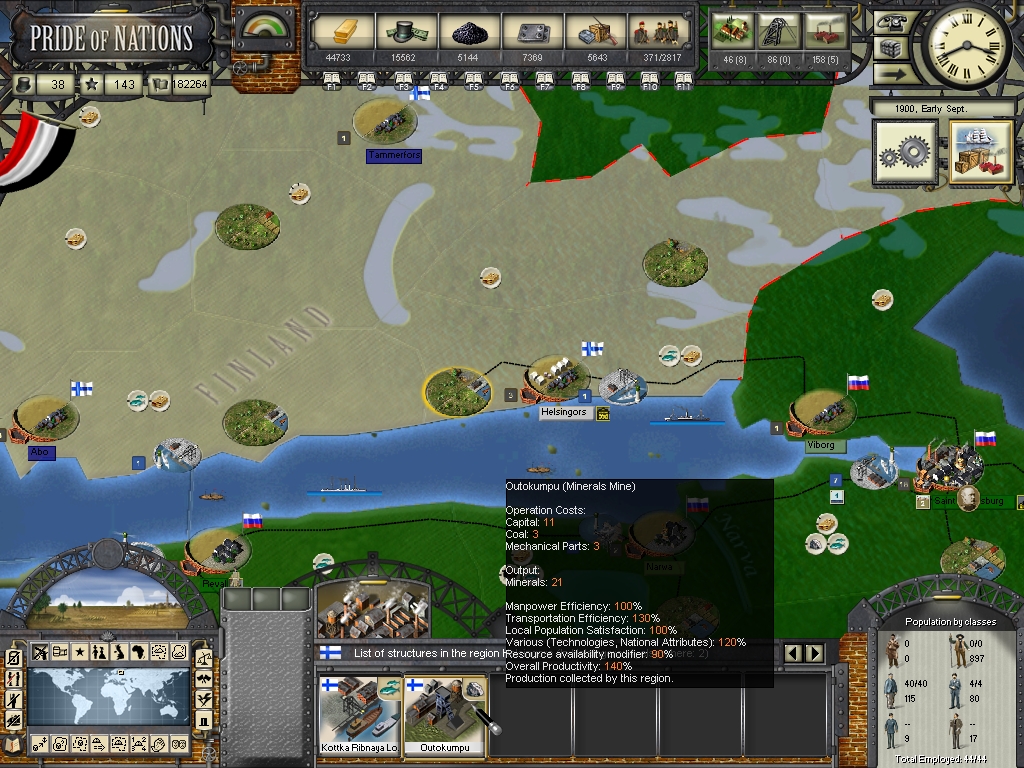This screenshot has width=1024, height=768.
Task: Open the gears production mode button
Action: coord(904,153)
